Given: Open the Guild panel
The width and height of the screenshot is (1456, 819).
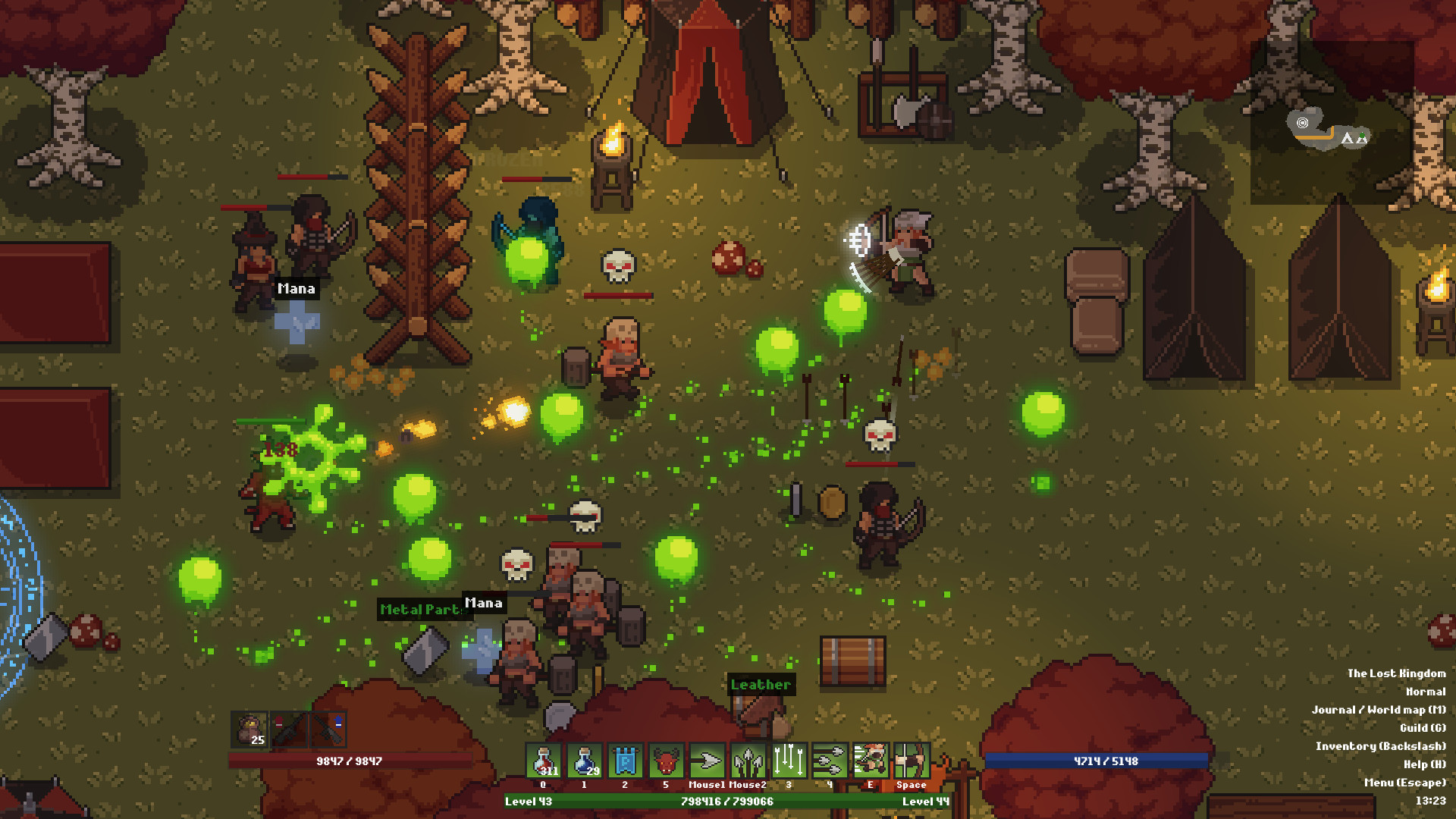Looking at the screenshot, I should (x=1422, y=727).
